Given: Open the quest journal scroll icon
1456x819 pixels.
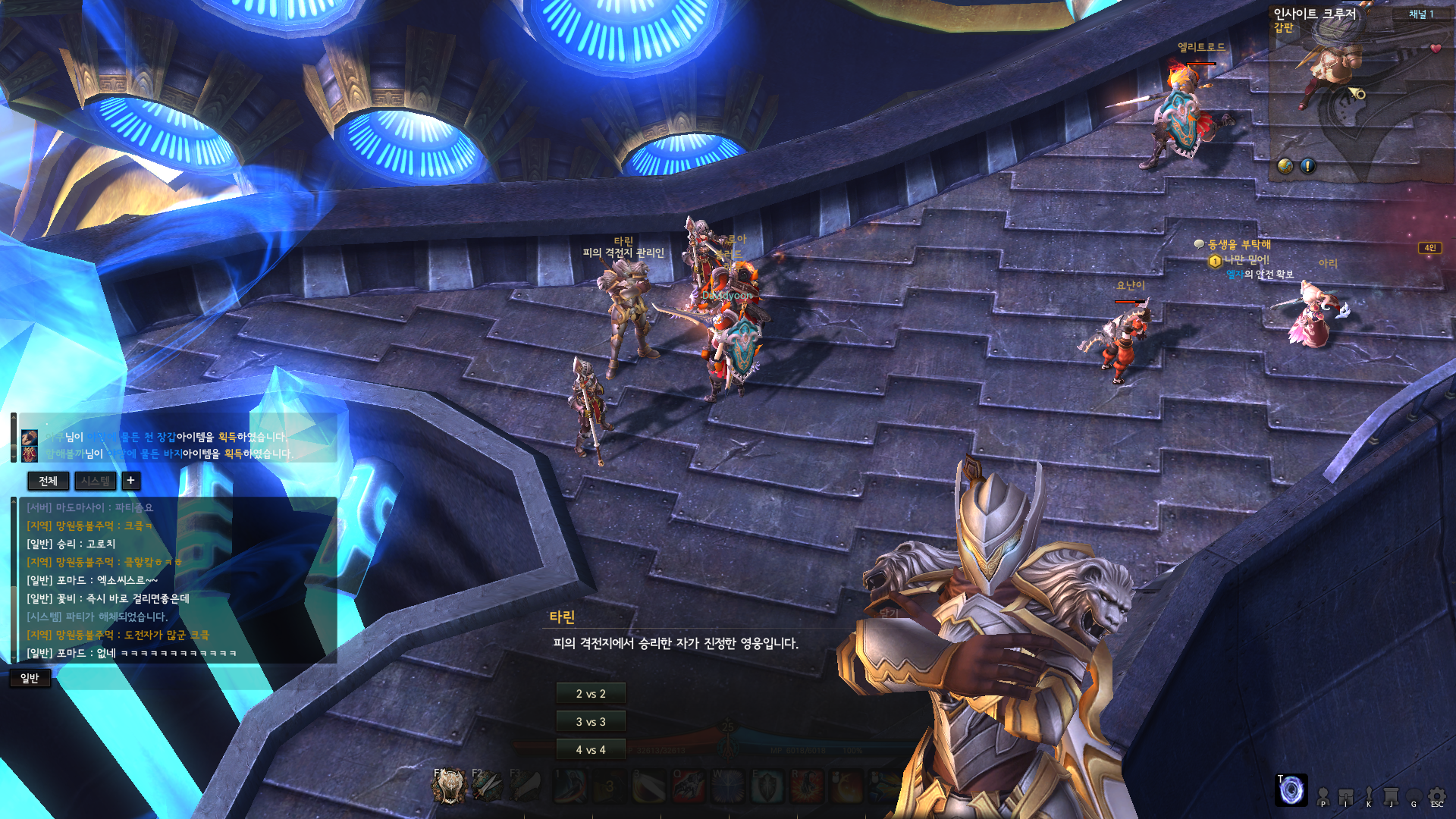Looking at the screenshot, I should [1391, 795].
